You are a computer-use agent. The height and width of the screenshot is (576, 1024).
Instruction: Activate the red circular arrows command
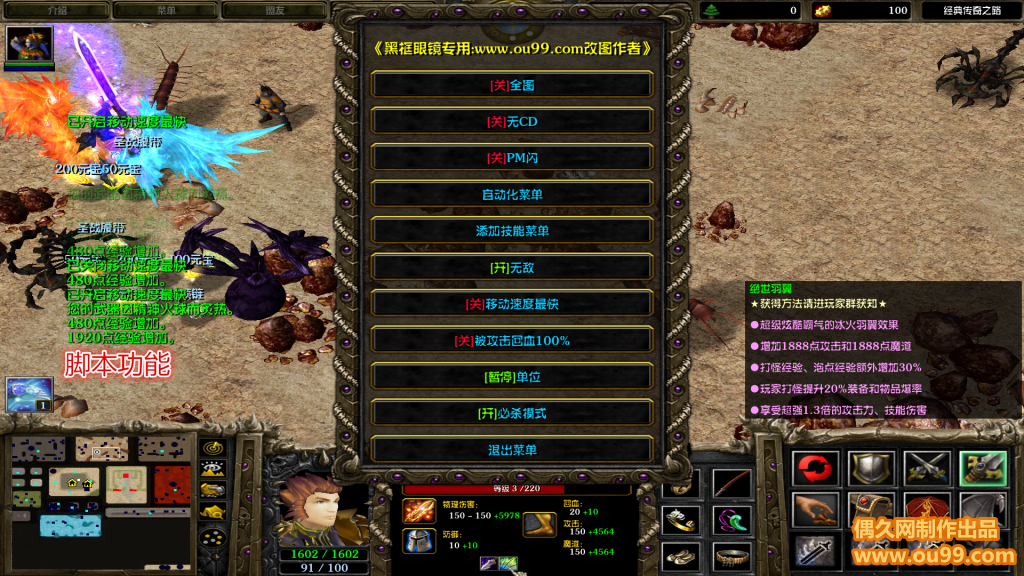[x=815, y=468]
